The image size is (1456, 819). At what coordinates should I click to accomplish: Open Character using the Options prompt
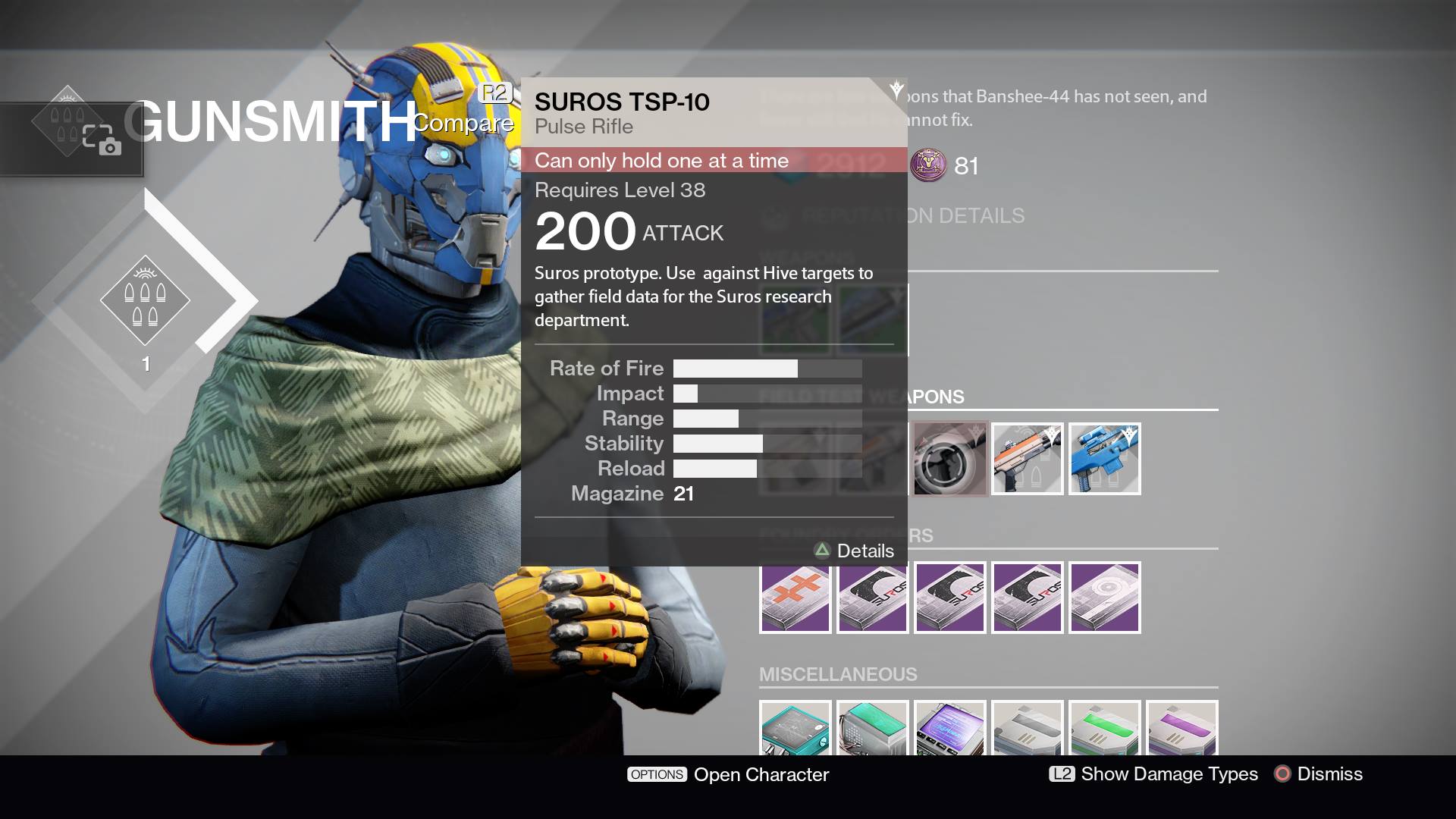pyautogui.click(x=728, y=774)
